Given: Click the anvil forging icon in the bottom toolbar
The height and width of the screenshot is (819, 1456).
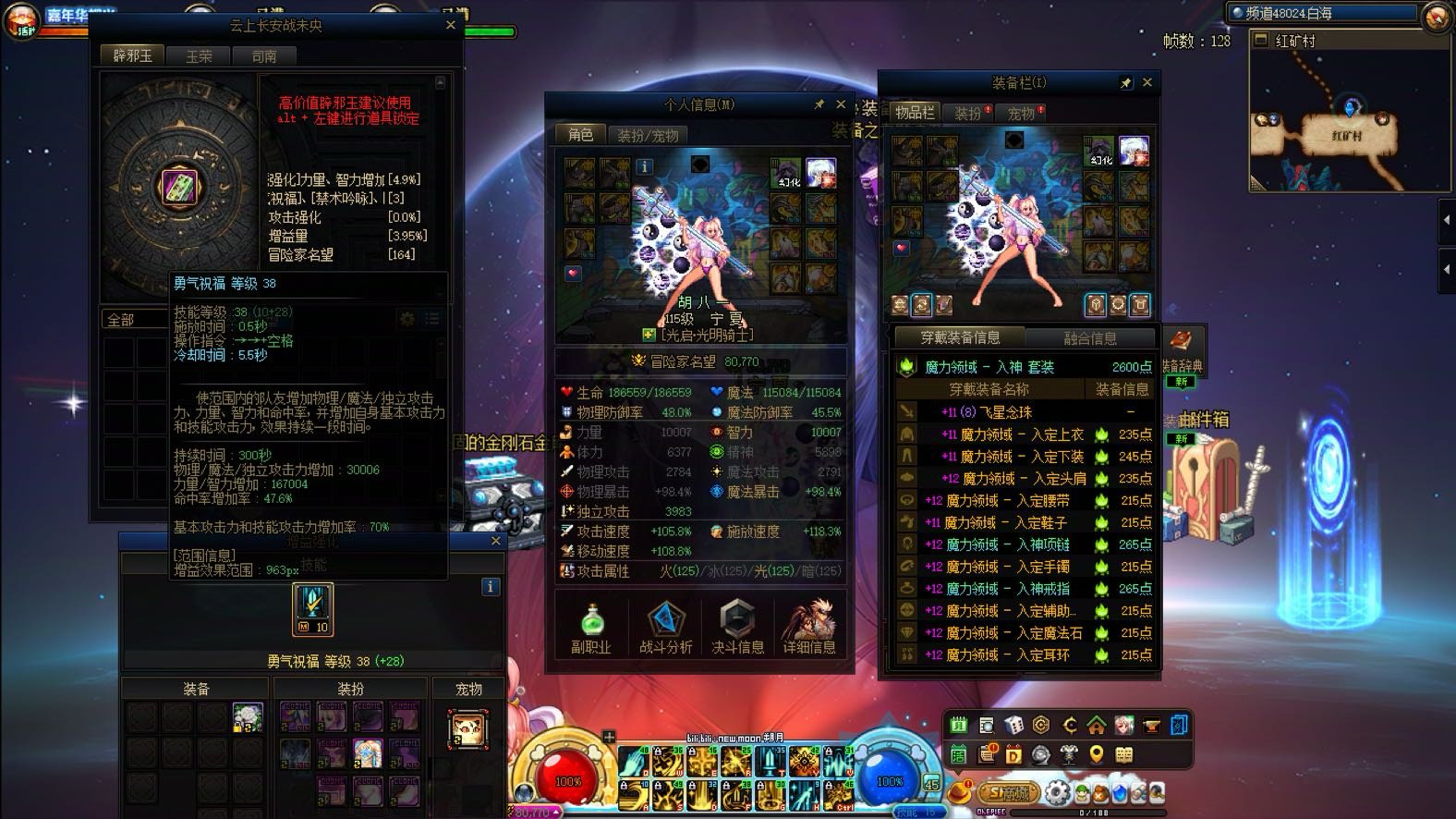Looking at the screenshot, I should click(x=1151, y=727).
